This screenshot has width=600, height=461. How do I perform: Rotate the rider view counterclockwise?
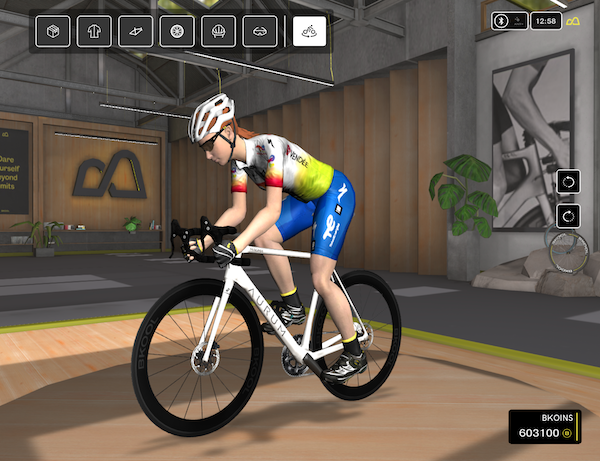569,182
